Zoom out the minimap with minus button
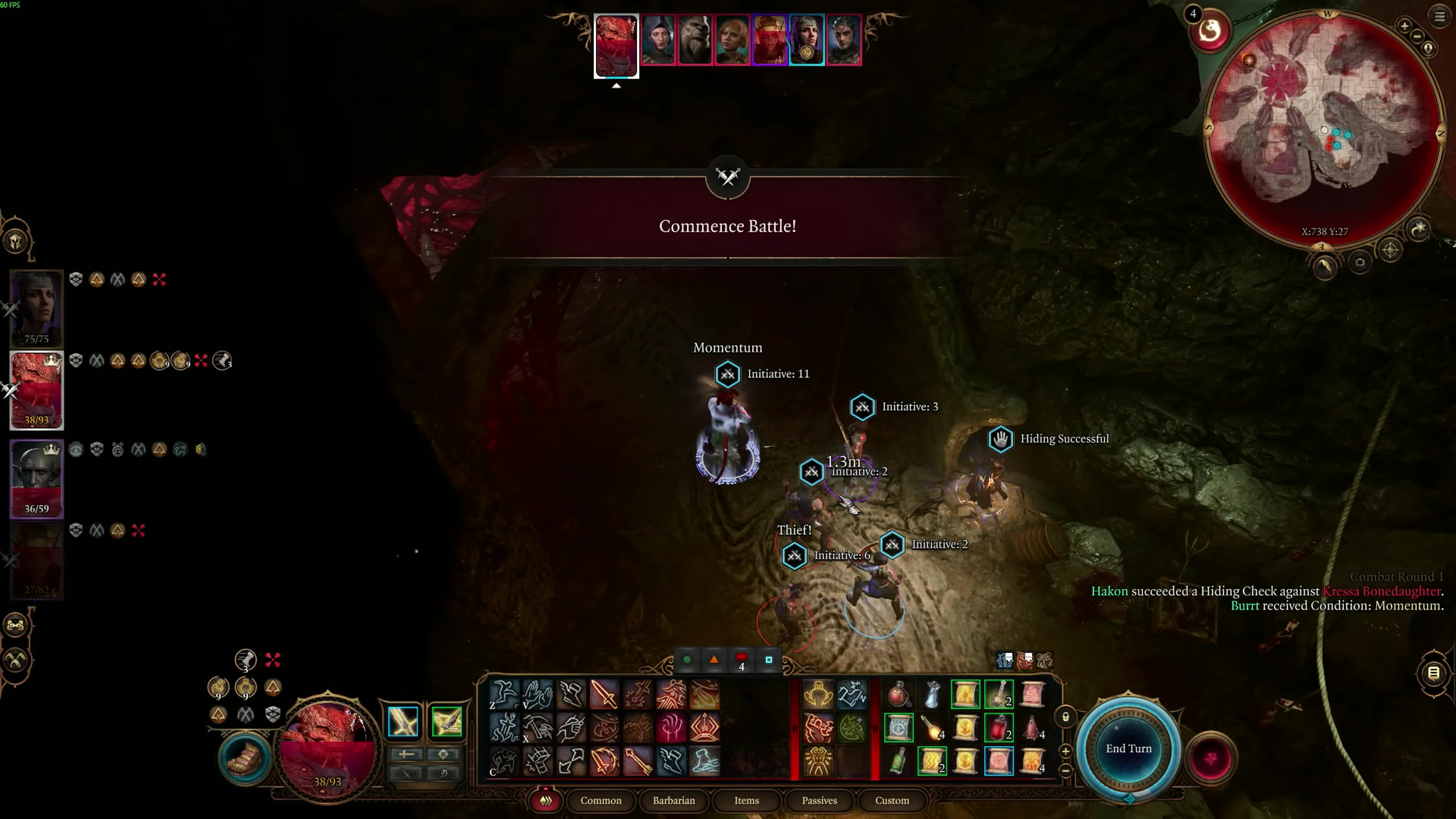The height and width of the screenshot is (819, 1456). click(1417, 36)
